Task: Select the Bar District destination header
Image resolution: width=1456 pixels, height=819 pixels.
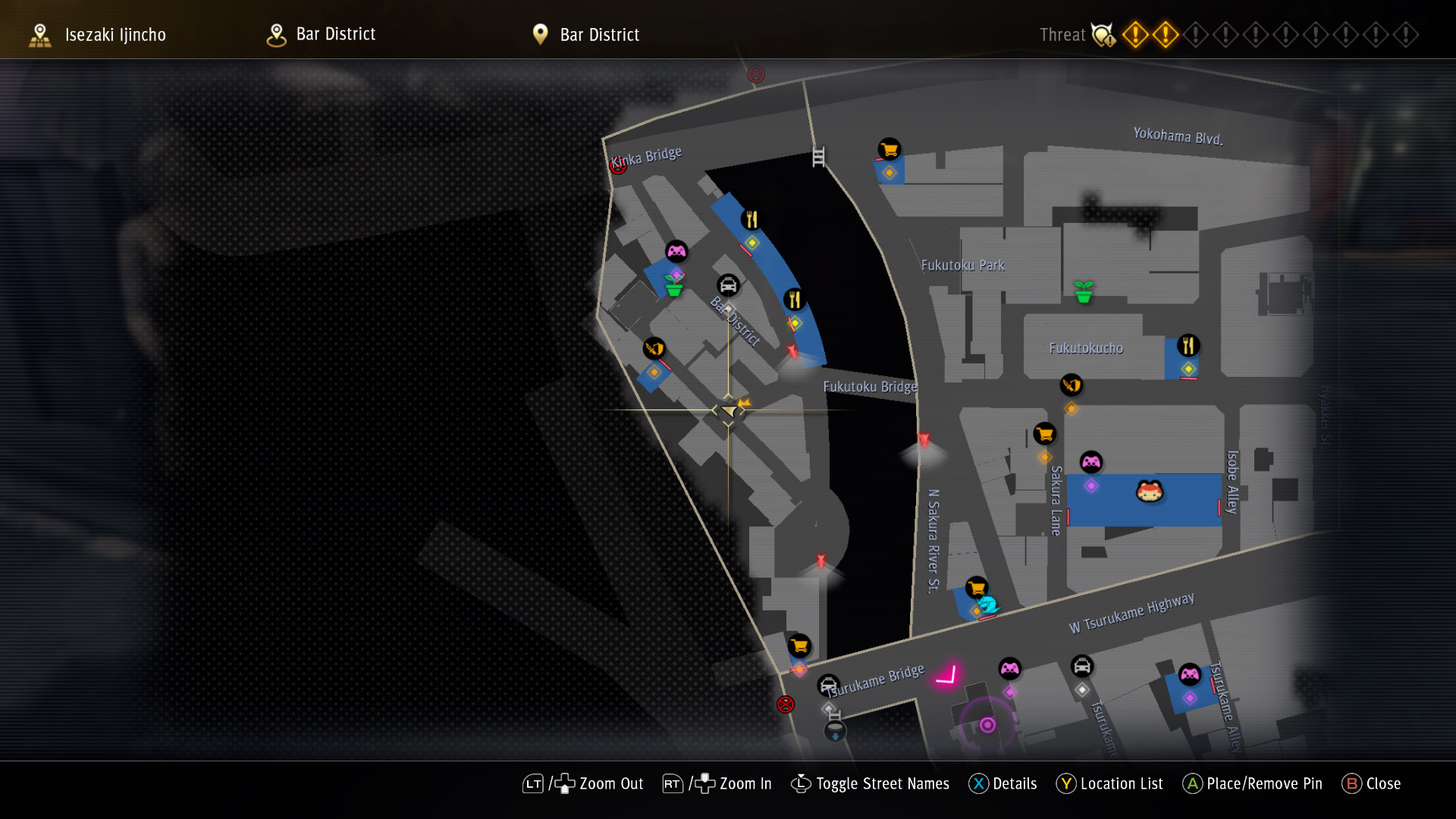Action: 599,34
